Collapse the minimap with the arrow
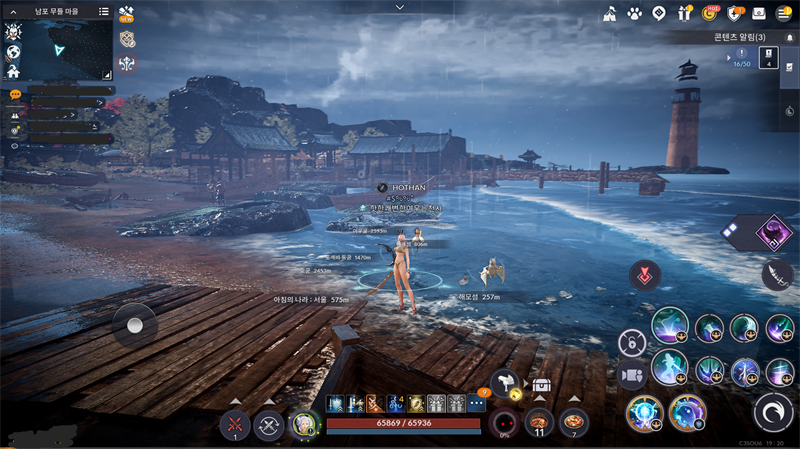The height and width of the screenshot is (449, 800). [13, 11]
